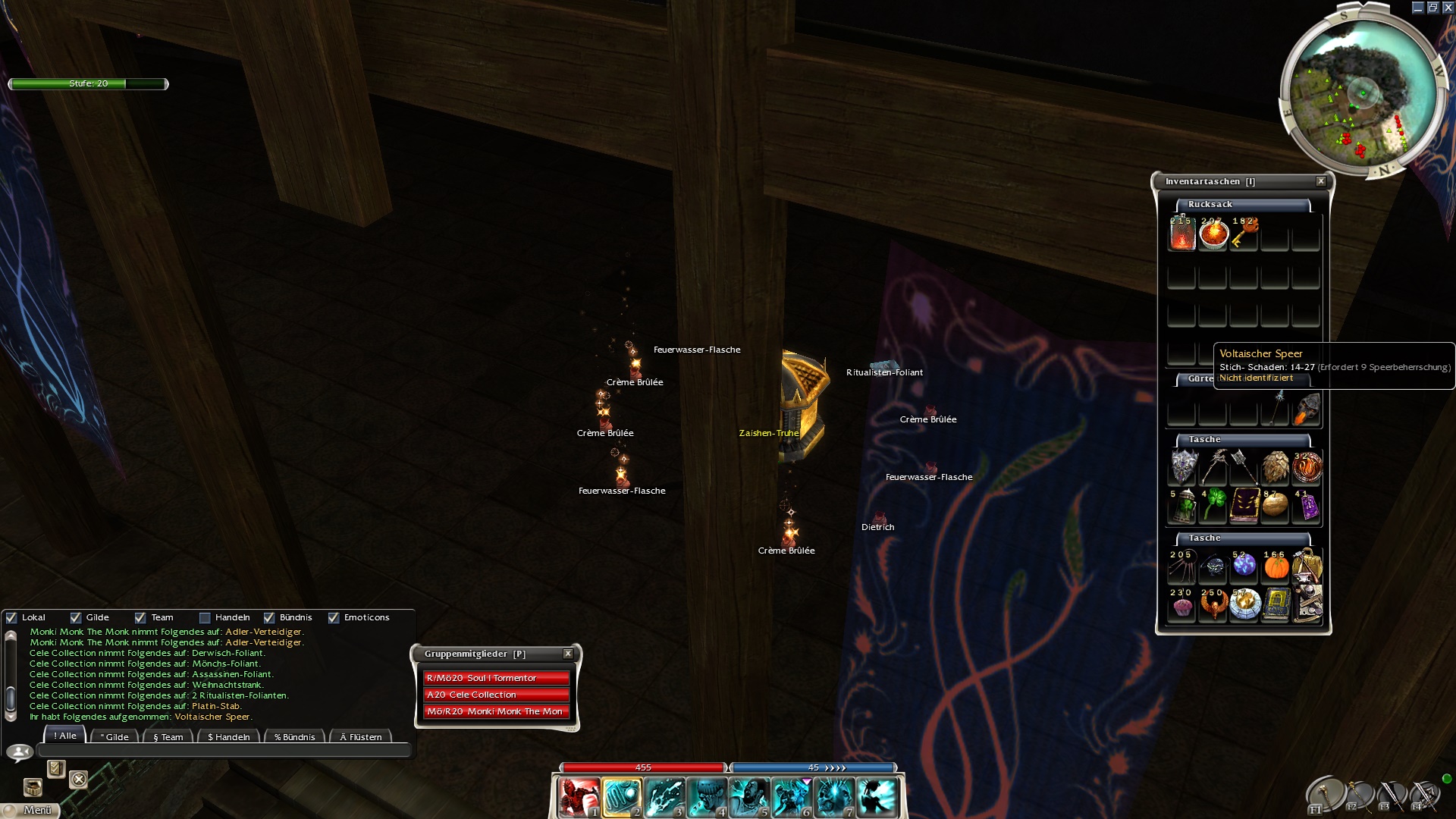Select the golden key in the Rucksack

(x=1244, y=234)
